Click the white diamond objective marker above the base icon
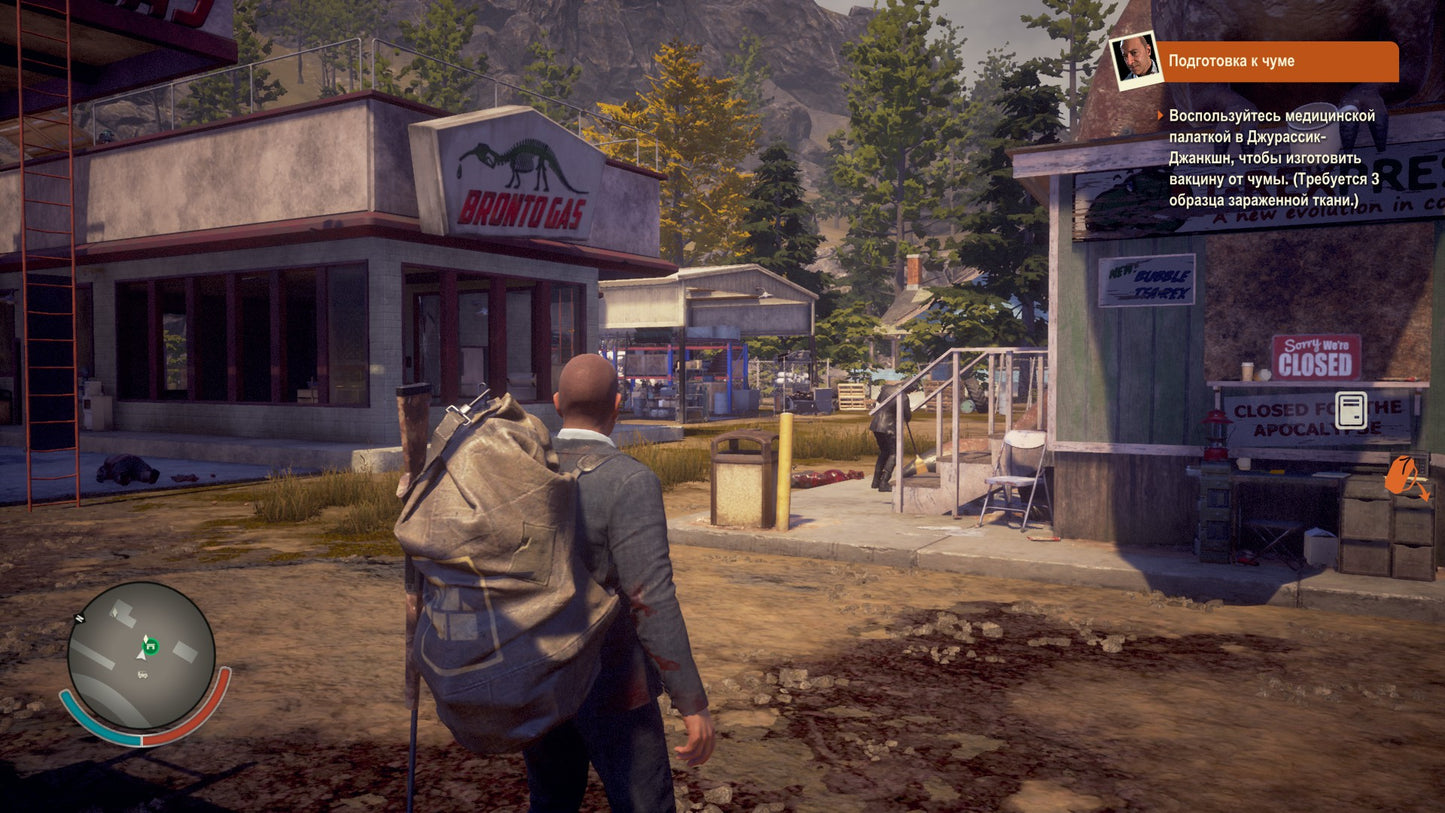 click(x=145, y=638)
